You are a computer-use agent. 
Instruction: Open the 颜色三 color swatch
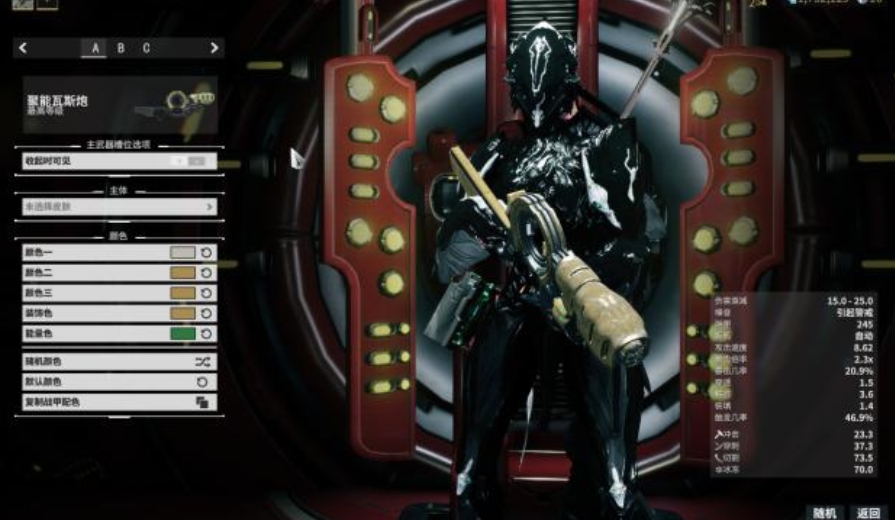[x=183, y=293]
